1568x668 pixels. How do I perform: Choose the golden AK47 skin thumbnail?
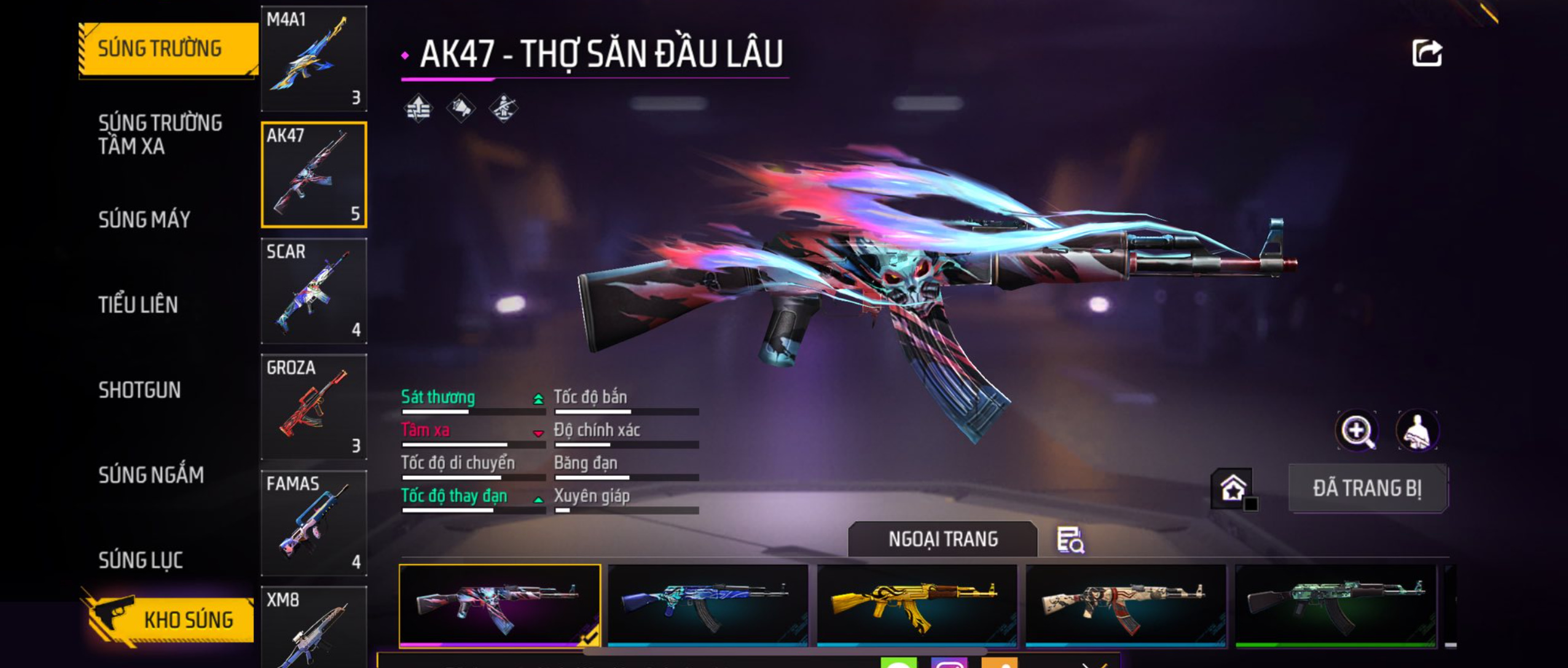917,605
